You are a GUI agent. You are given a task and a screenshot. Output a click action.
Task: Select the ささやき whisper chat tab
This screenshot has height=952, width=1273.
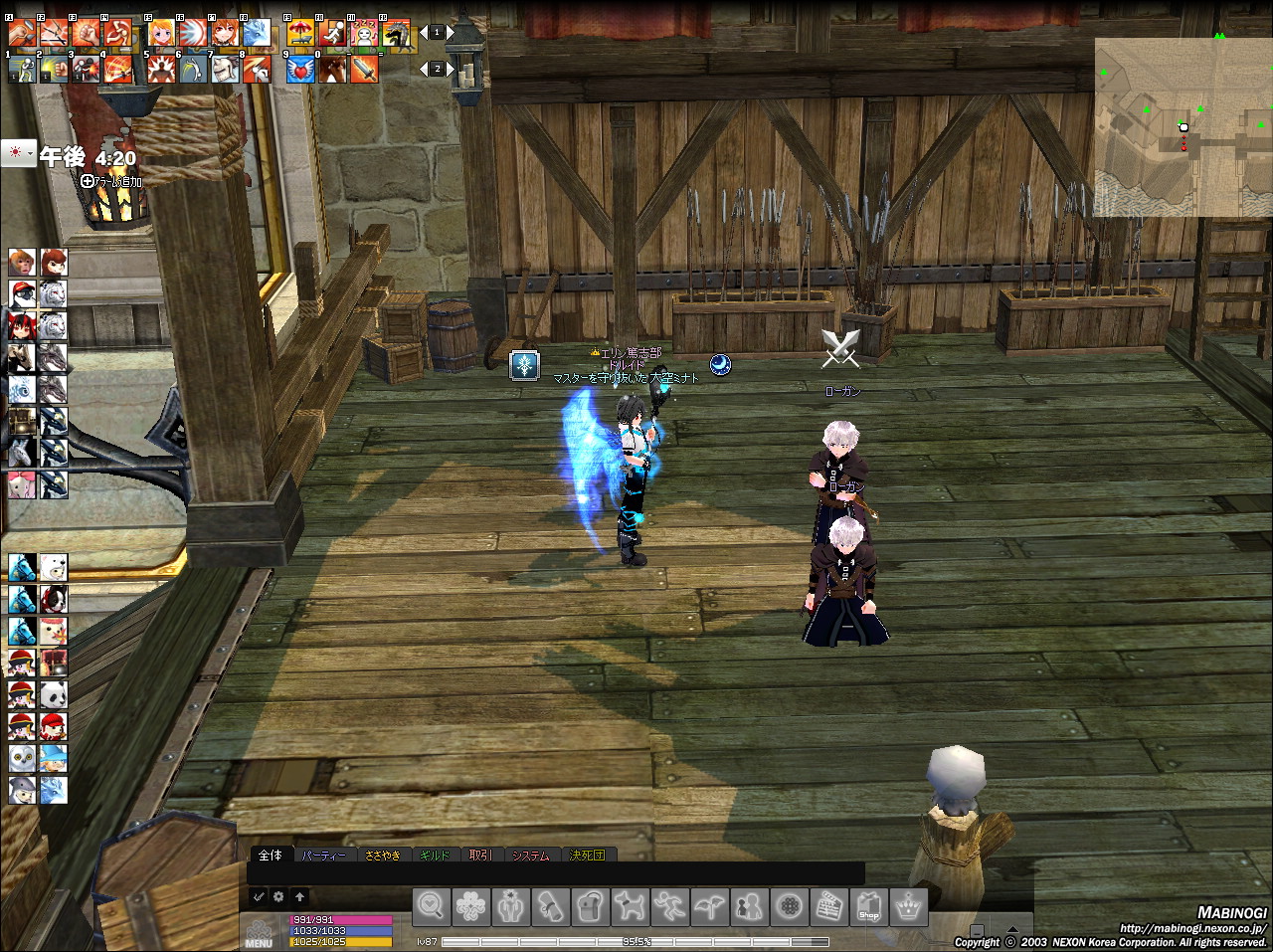383,855
